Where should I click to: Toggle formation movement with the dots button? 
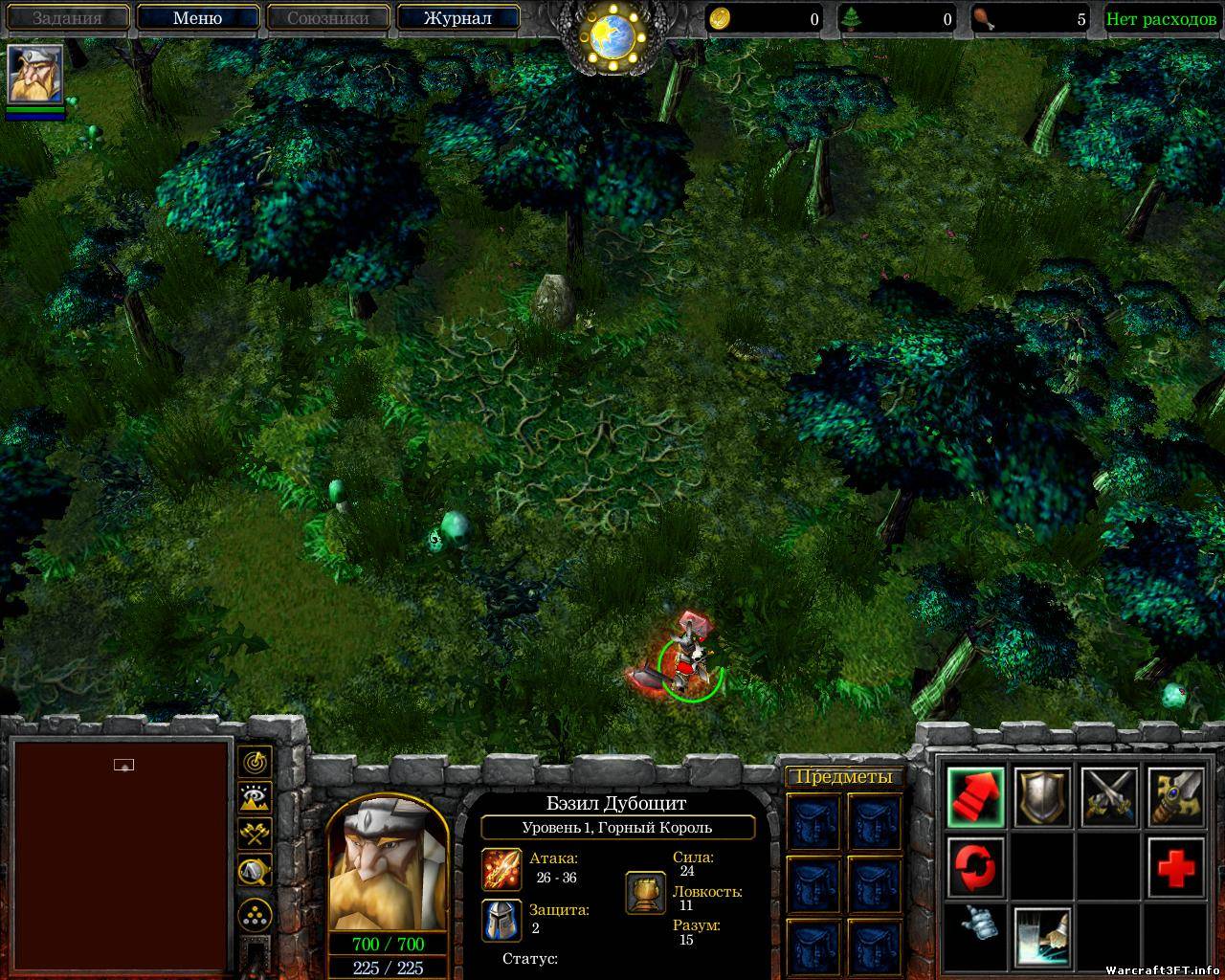click(255, 914)
